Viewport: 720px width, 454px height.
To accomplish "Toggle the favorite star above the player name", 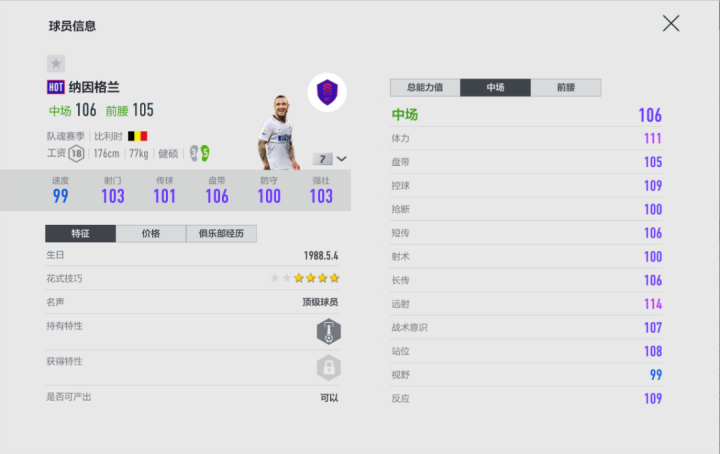I will click(56, 63).
